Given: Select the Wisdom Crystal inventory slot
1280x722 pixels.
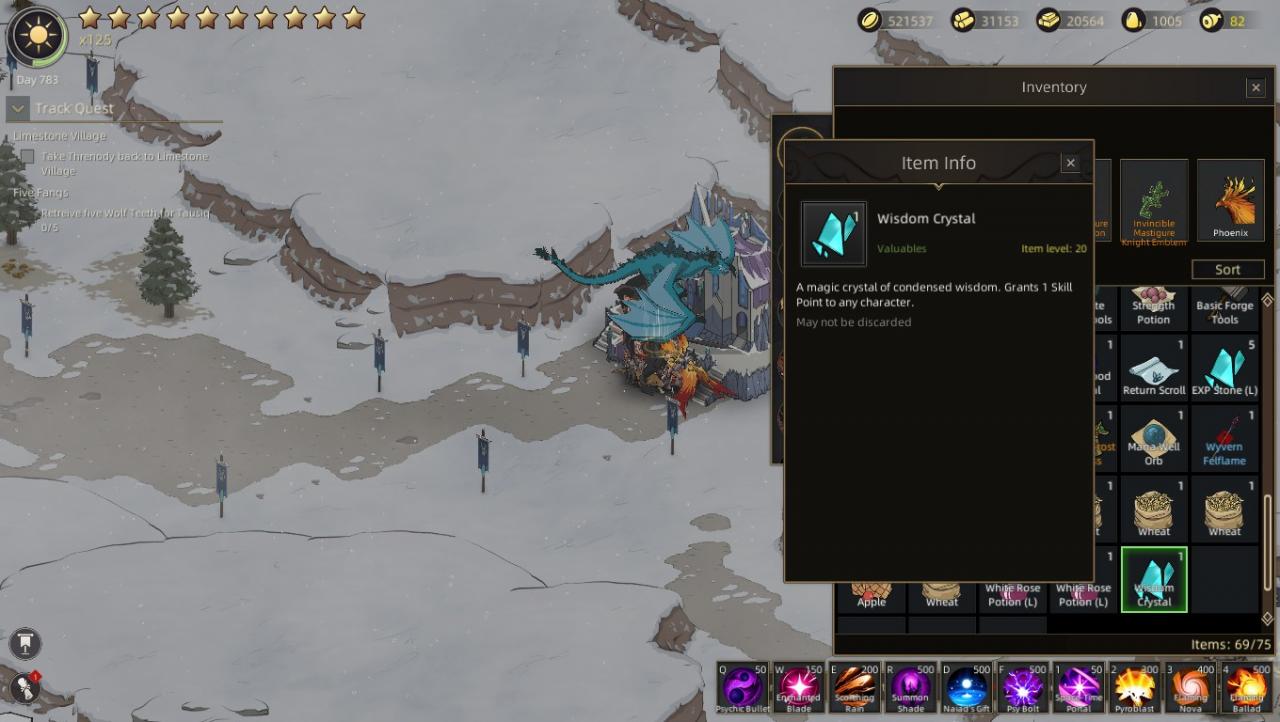Looking at the screenshot, I should pos(1154,579).
